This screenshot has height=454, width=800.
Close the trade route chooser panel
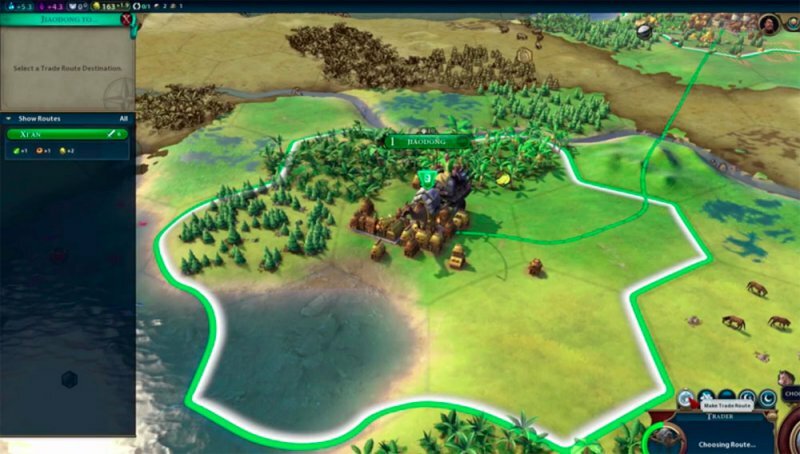click(x=125, y=18)
